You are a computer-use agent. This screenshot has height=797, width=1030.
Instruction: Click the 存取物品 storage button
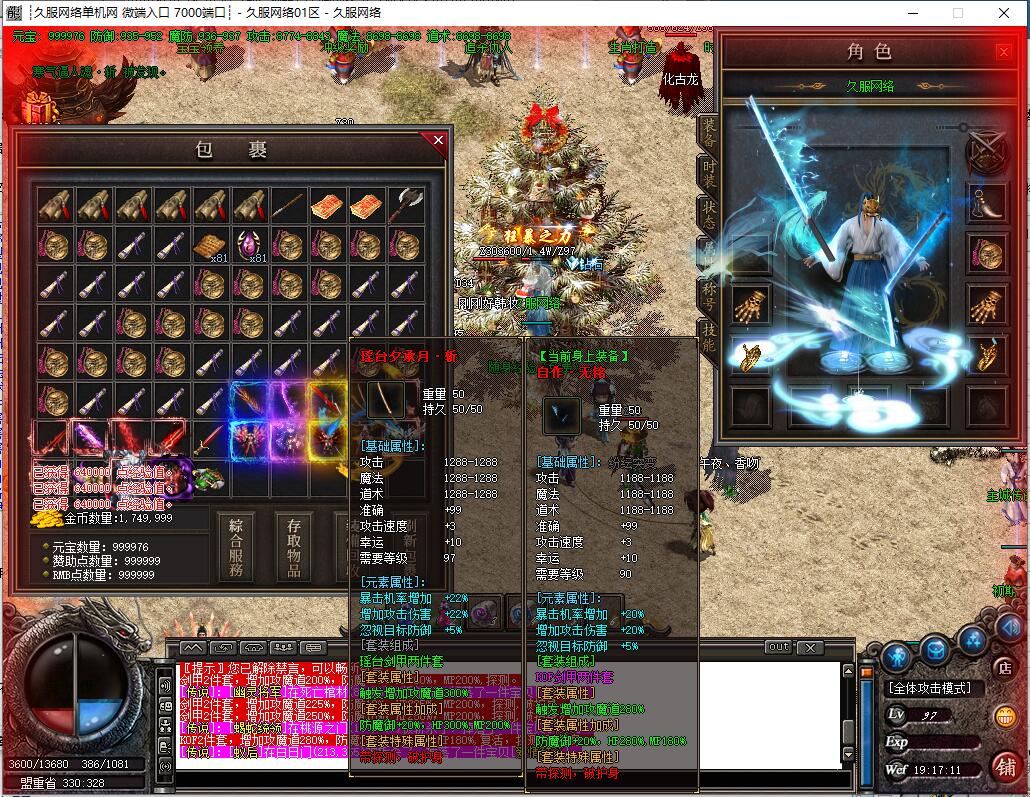294,547
